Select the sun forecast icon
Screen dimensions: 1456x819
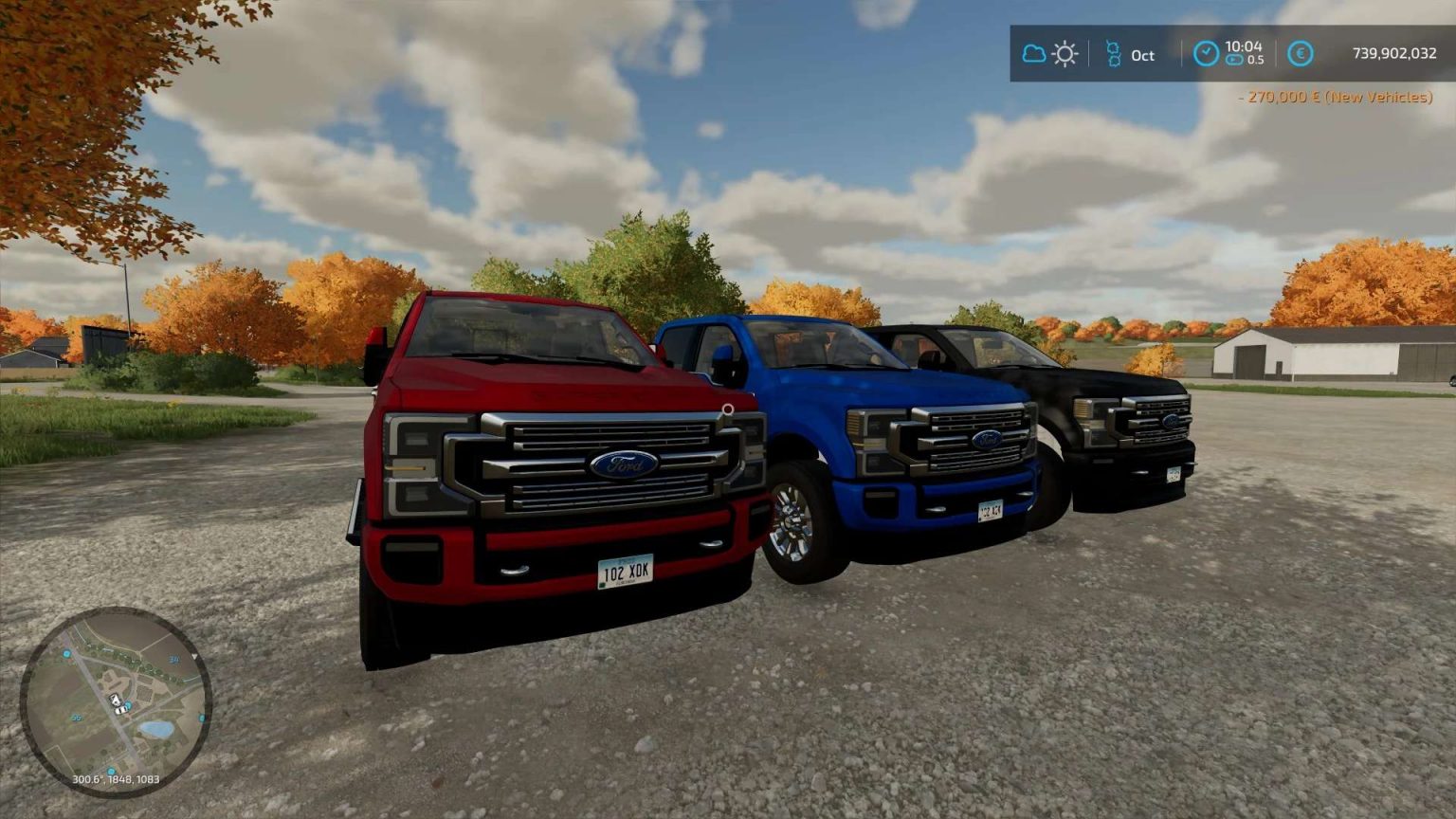(1064, 54)
